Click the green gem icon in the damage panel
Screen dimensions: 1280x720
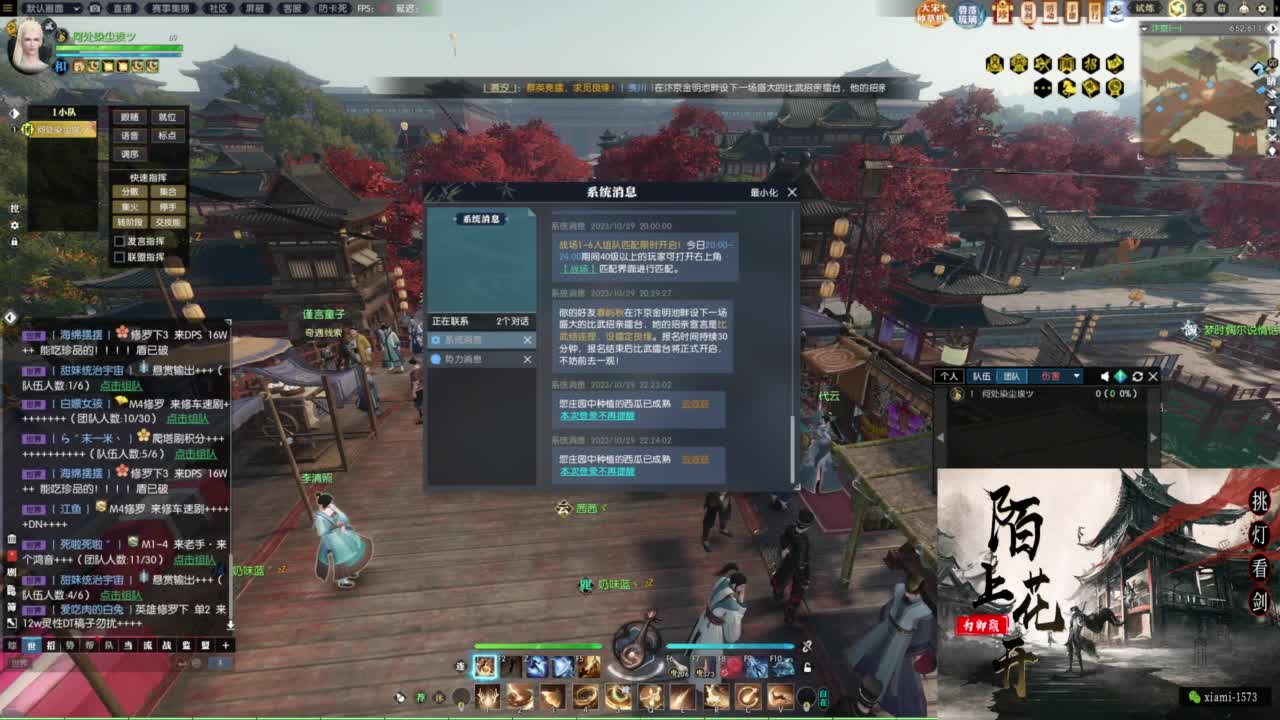tap(1120, 376)
